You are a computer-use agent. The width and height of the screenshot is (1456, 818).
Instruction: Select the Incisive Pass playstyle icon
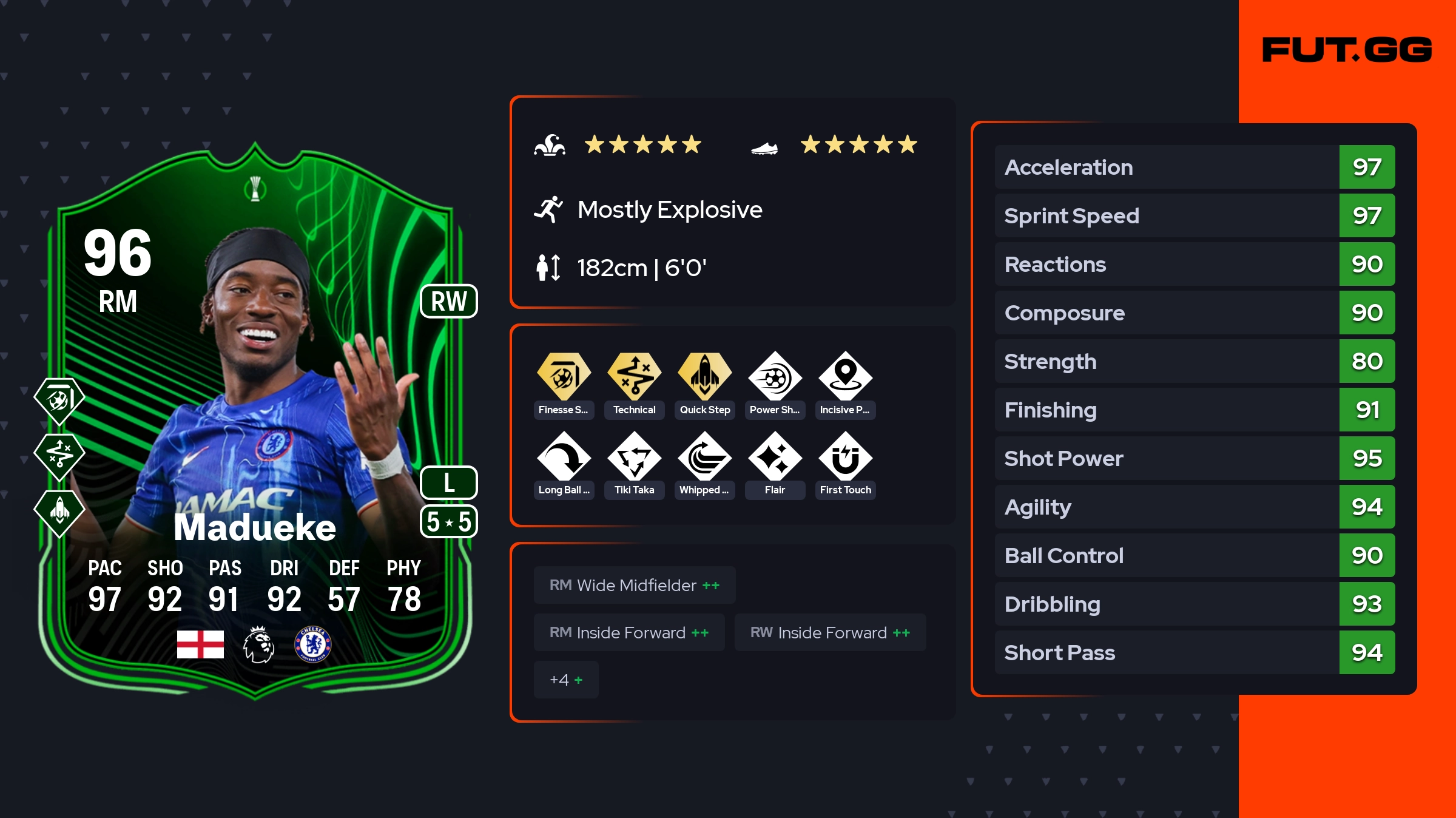coord(845,377)
